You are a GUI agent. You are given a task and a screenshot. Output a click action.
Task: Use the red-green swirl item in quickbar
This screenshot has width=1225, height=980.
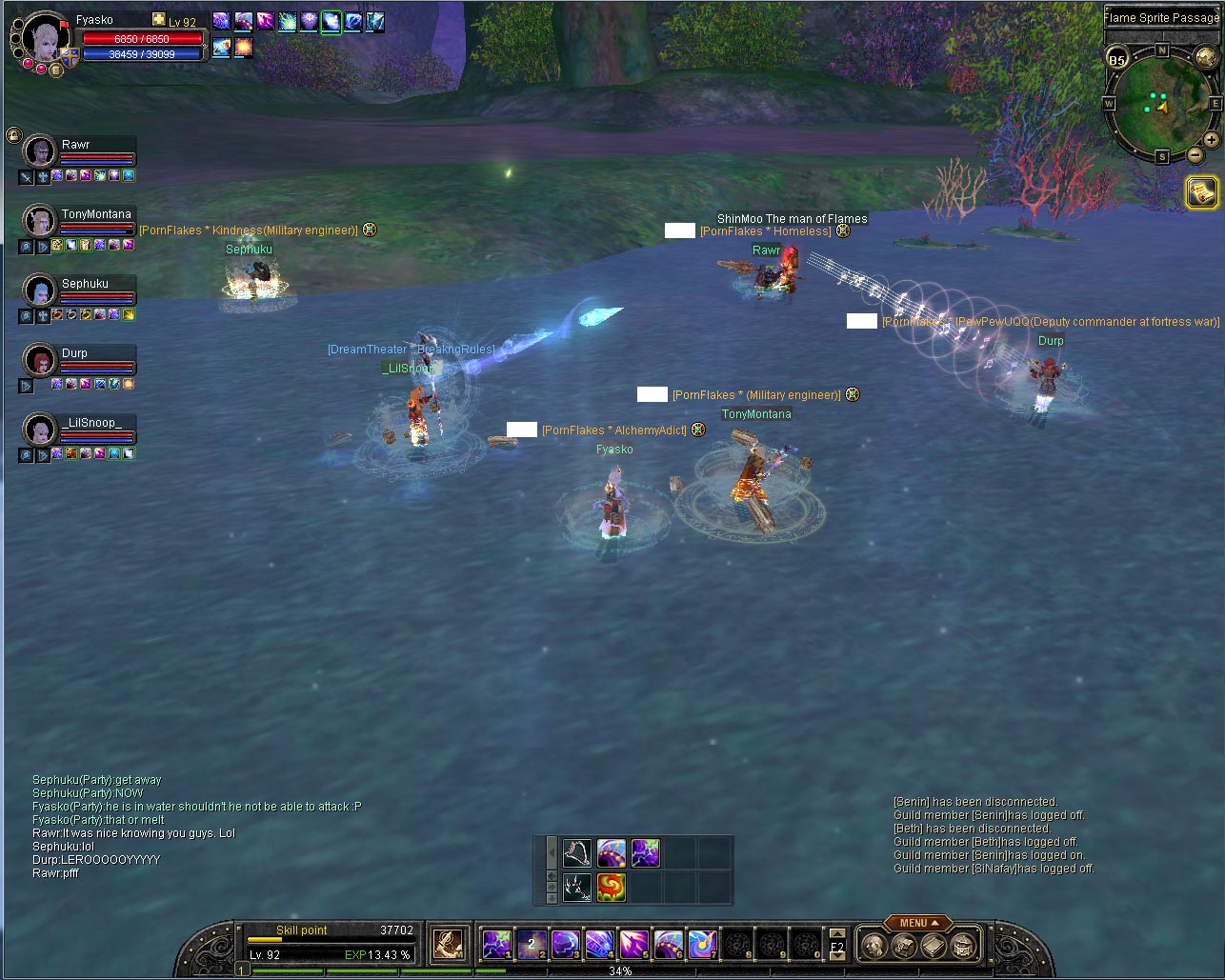(x=611, y=888)
